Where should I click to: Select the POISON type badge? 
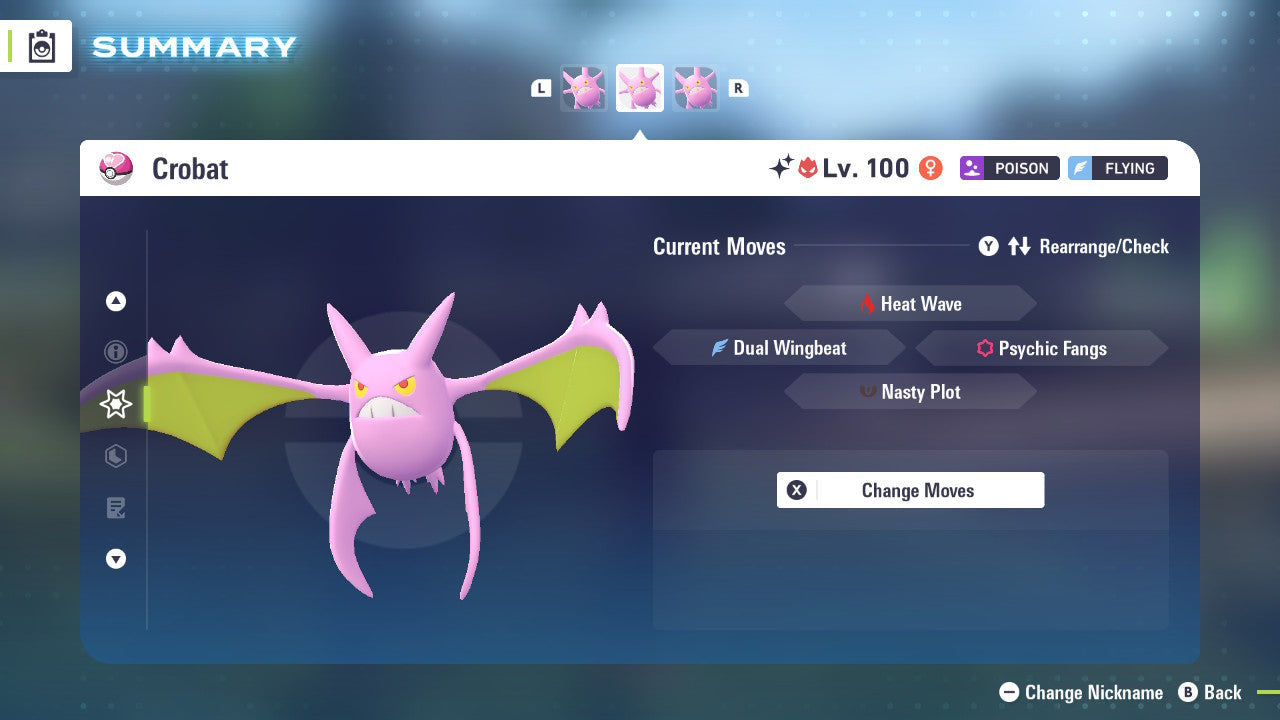pos(1009,168)
